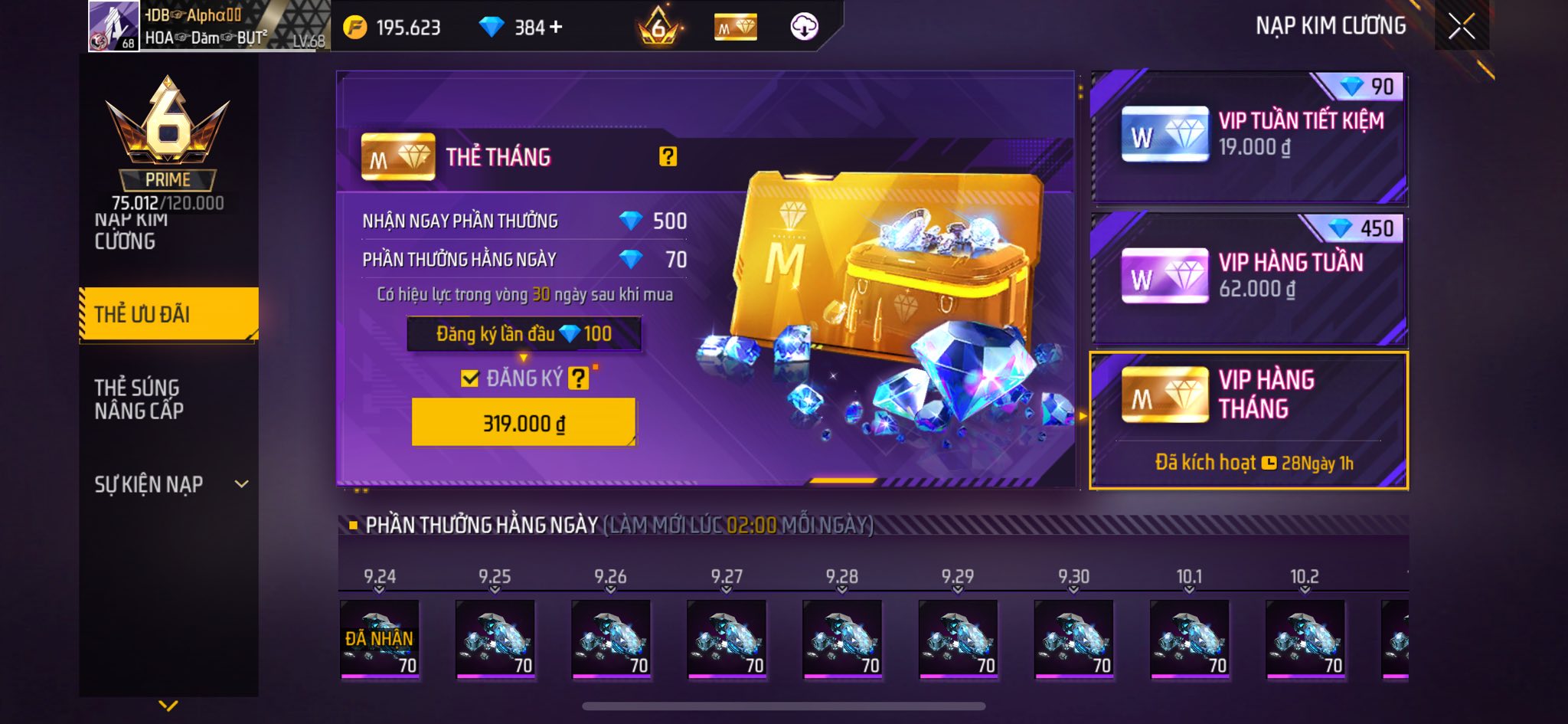Select the VIP Tuần Tiết Kiệm card
Image resolution: width=1568 pixels, height=724 pixels.
point(1249,138)
